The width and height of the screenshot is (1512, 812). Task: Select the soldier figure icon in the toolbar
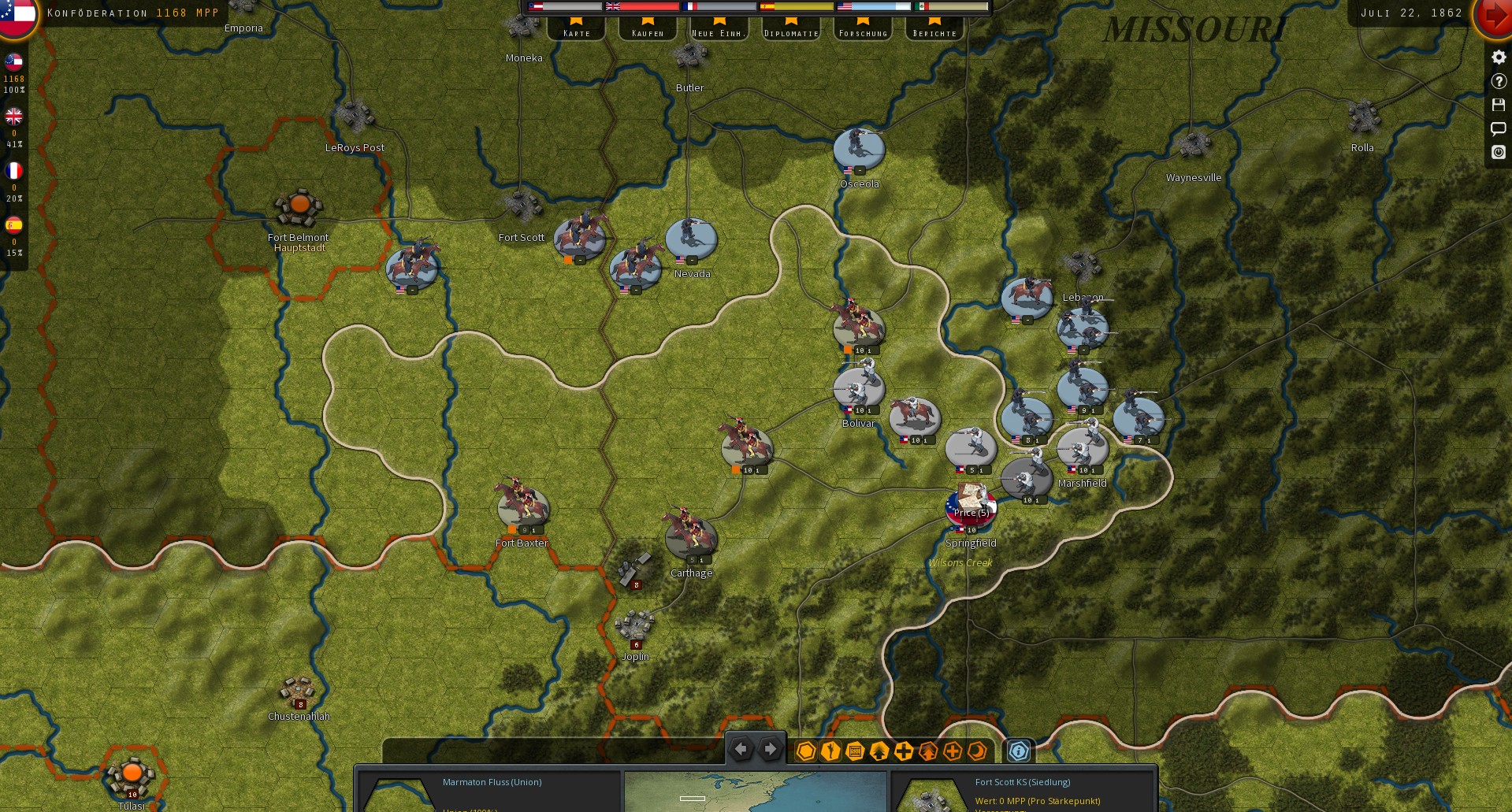point(829,752)
